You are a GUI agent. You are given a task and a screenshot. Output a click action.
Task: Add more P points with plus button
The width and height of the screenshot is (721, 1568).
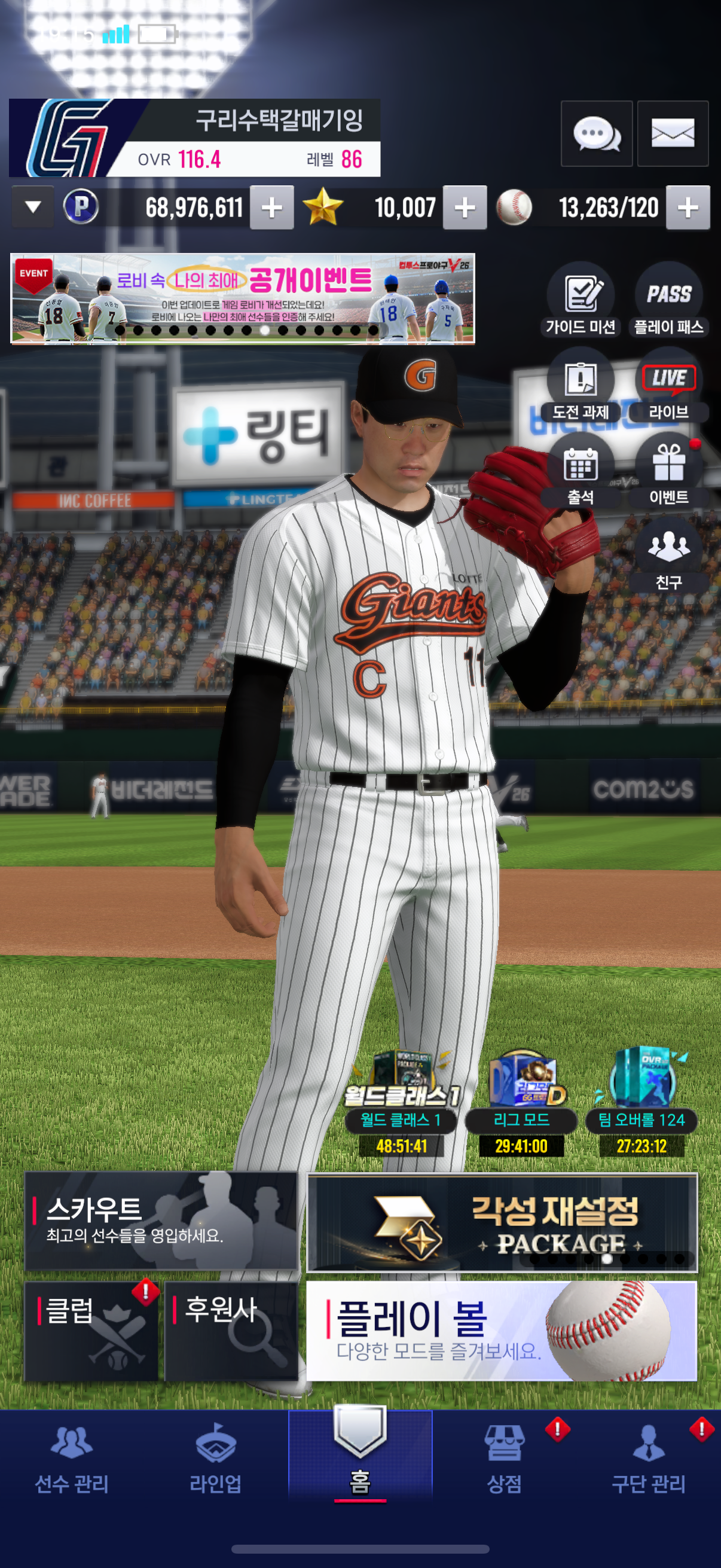(x=271, y=208)
